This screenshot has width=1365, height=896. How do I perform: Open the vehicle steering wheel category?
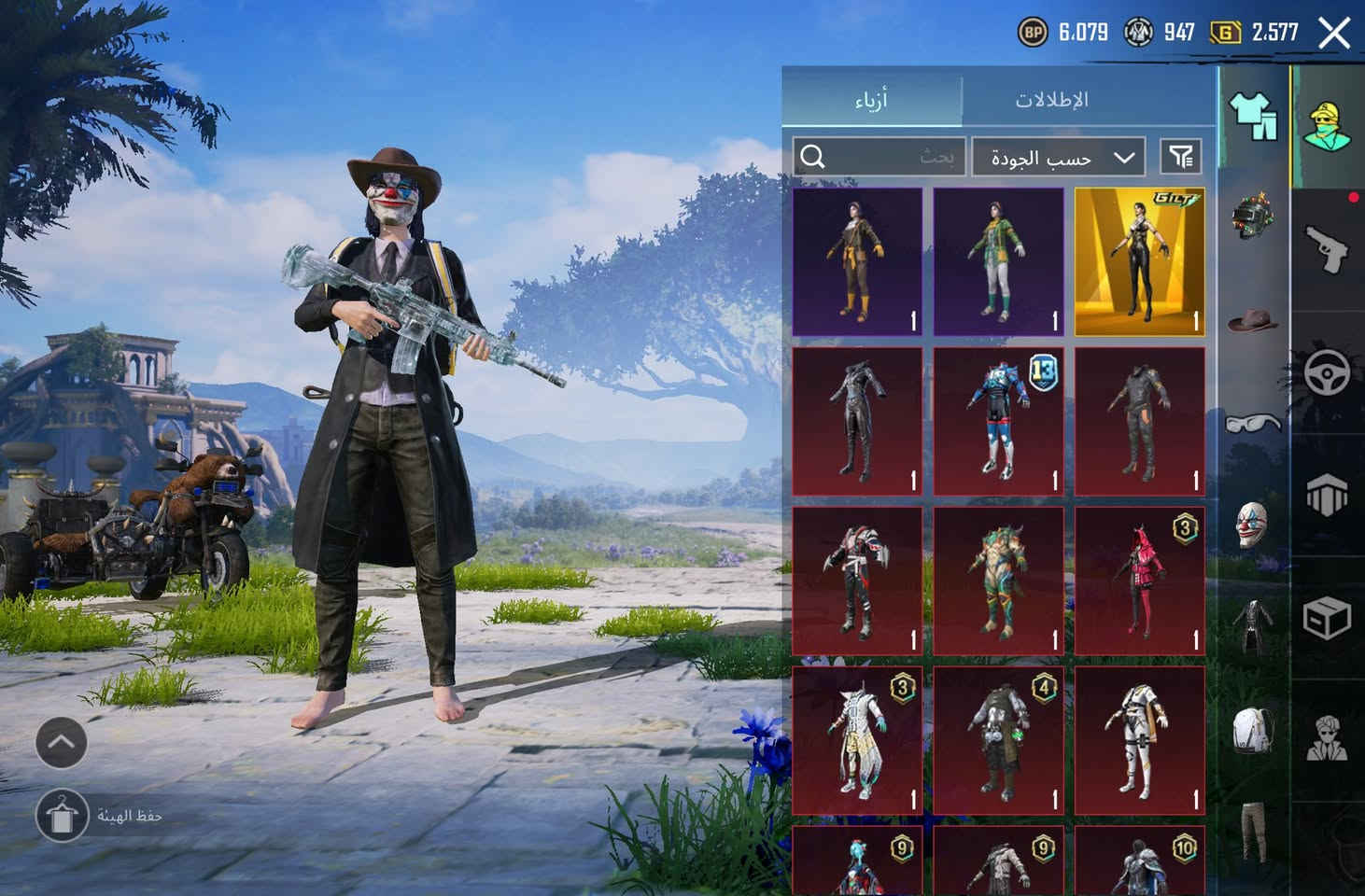click(x=1330, y=373)
